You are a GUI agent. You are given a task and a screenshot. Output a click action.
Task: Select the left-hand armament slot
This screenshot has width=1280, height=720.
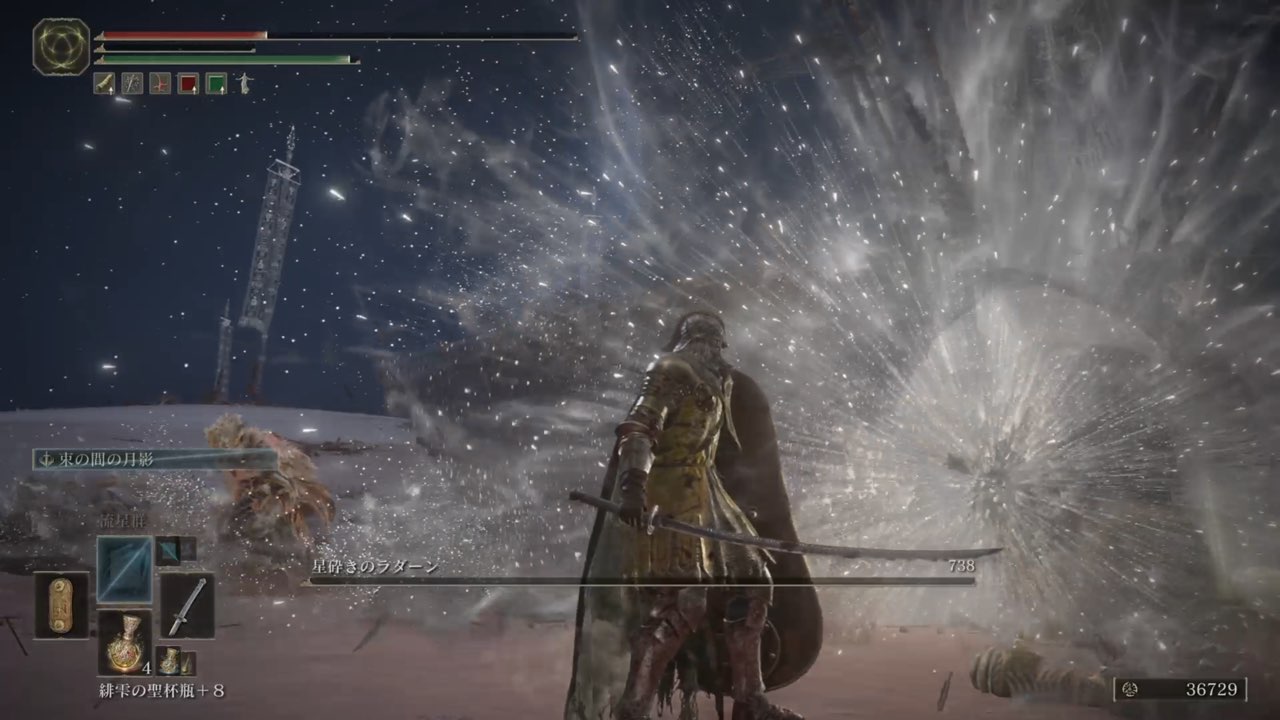point(62,604)
